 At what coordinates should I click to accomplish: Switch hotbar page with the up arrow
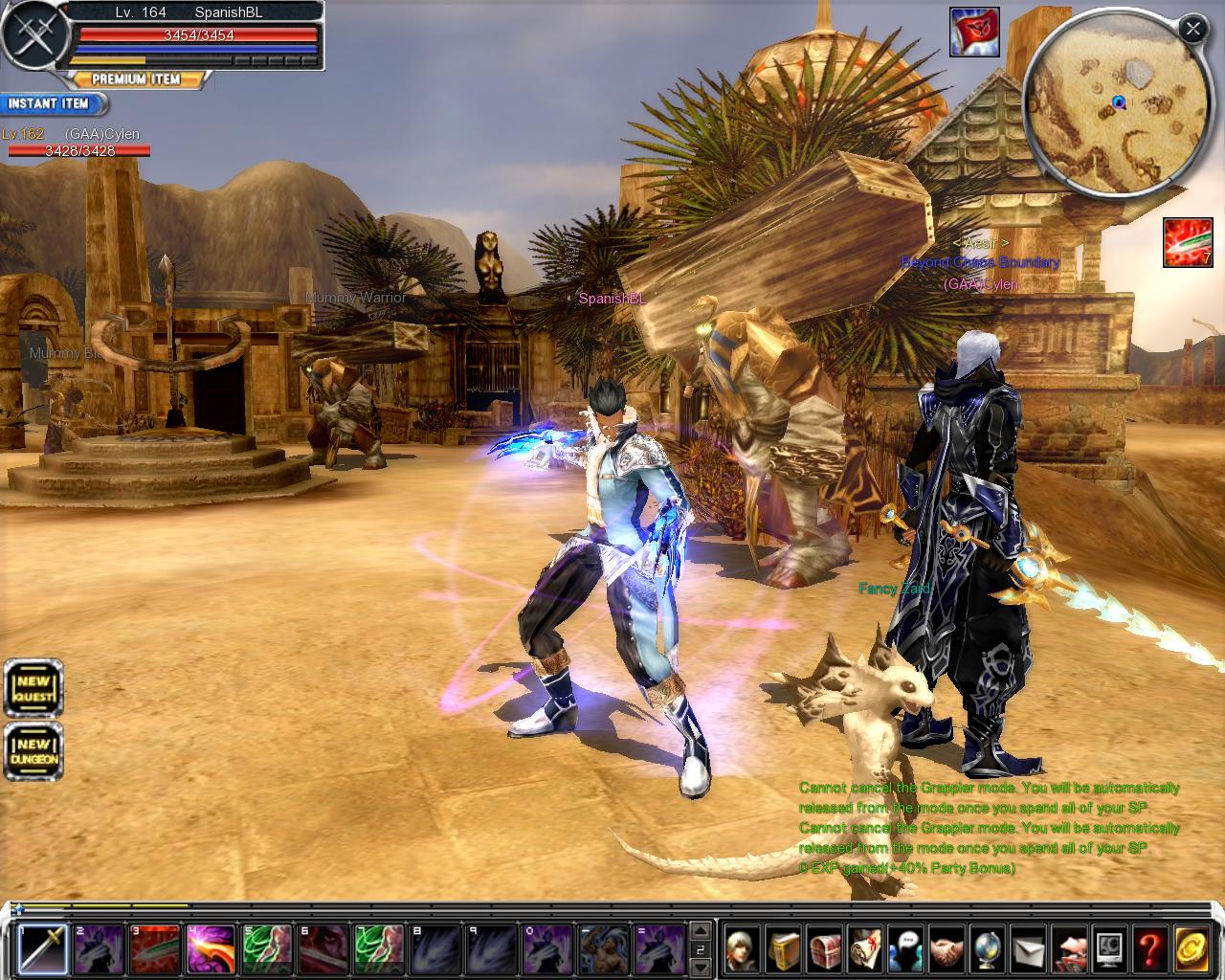(x=701, y=930)
